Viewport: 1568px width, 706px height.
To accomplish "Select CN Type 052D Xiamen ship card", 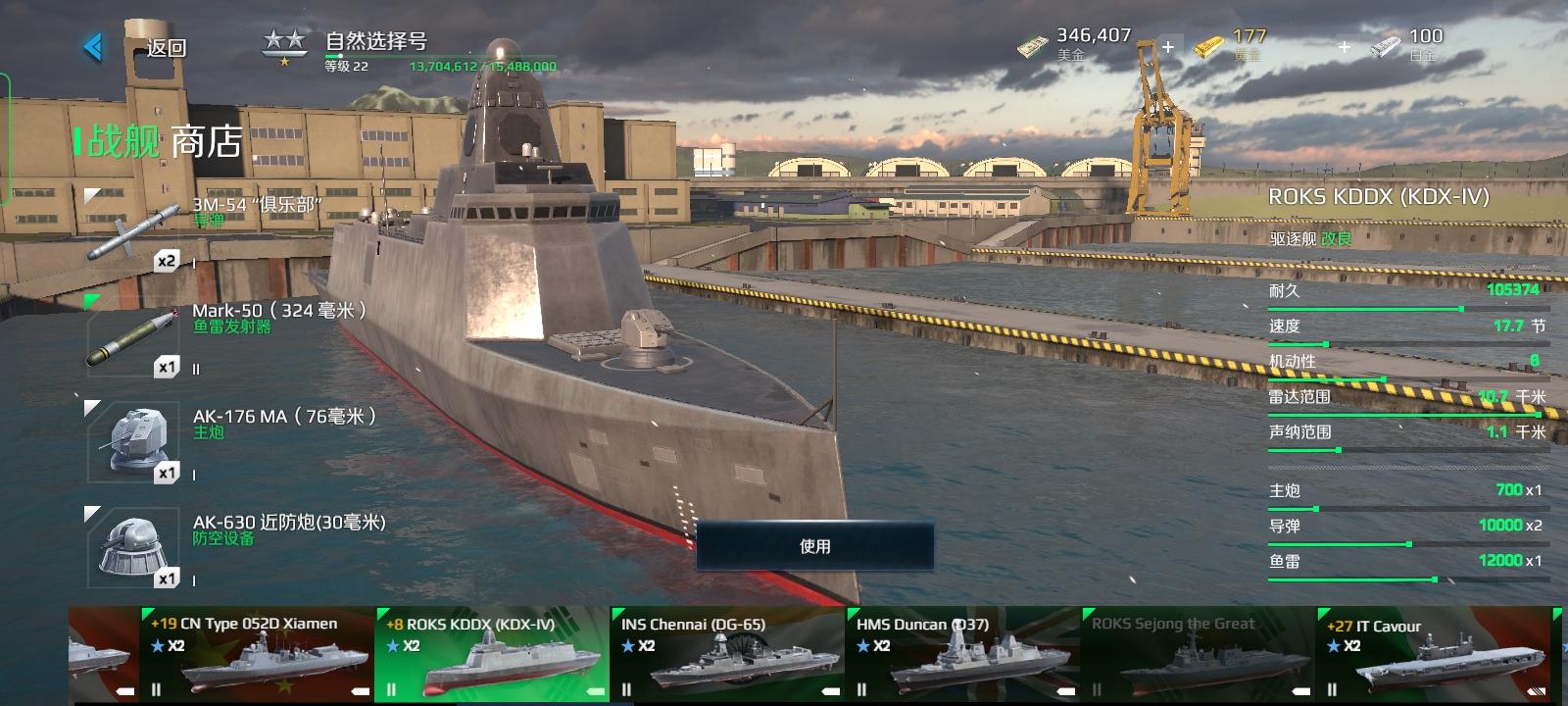I will pos(257,655).
